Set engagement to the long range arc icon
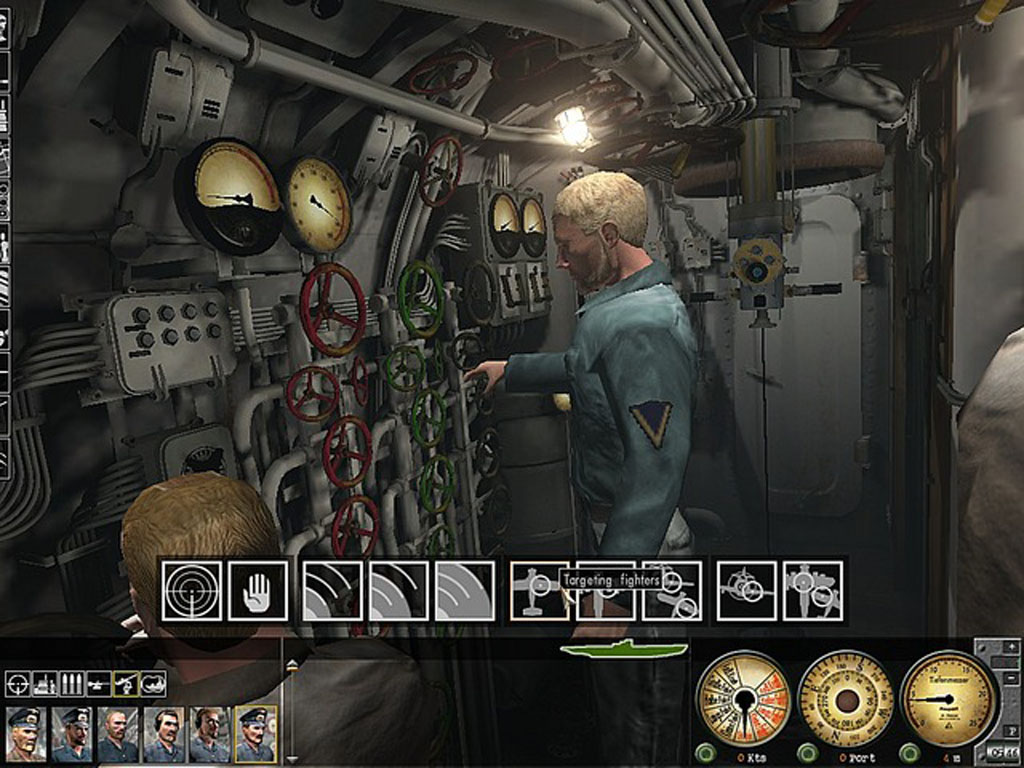The image size is (1024, 768). 465,590
